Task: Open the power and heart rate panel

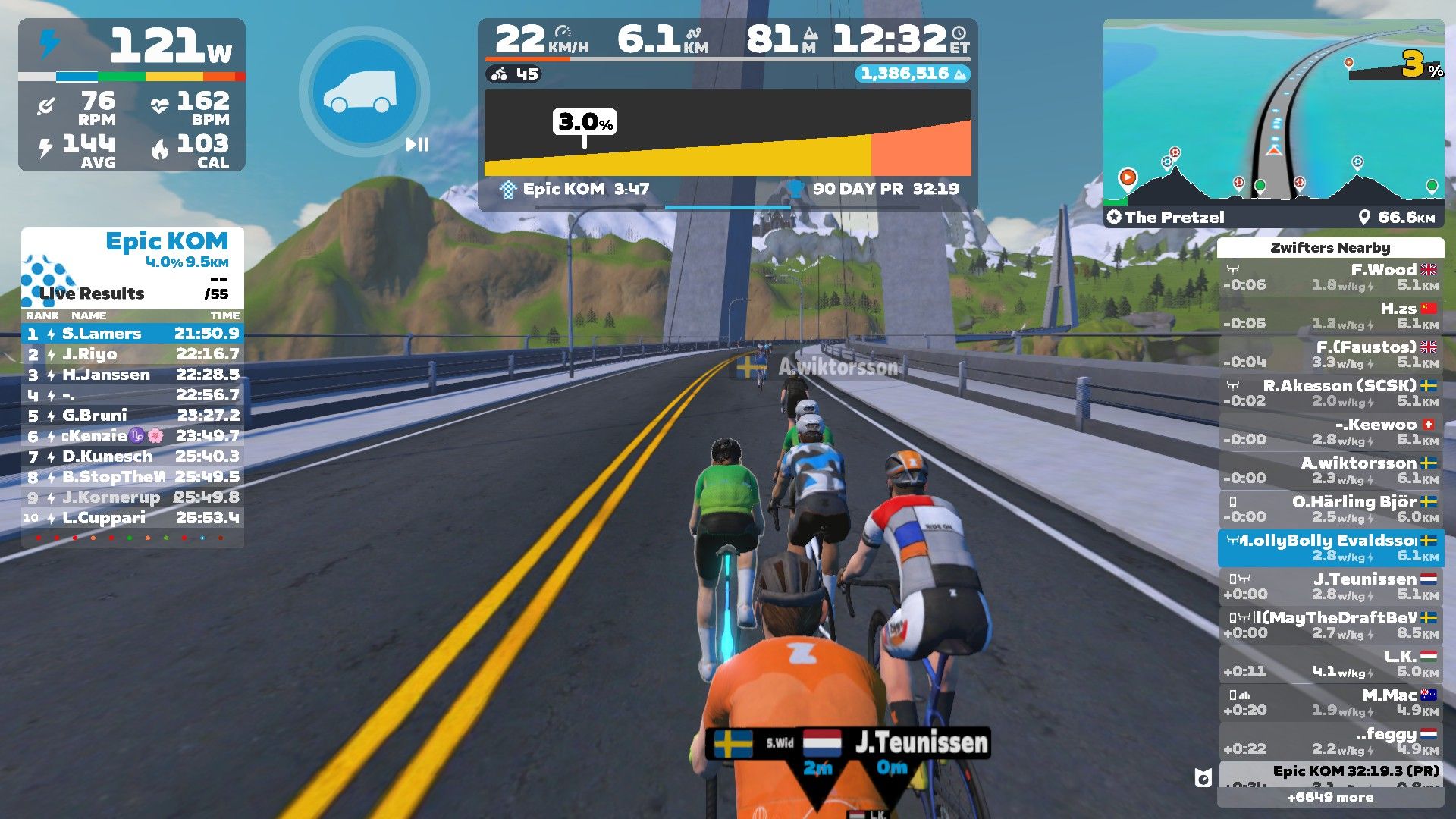Action: click(132, 95)
